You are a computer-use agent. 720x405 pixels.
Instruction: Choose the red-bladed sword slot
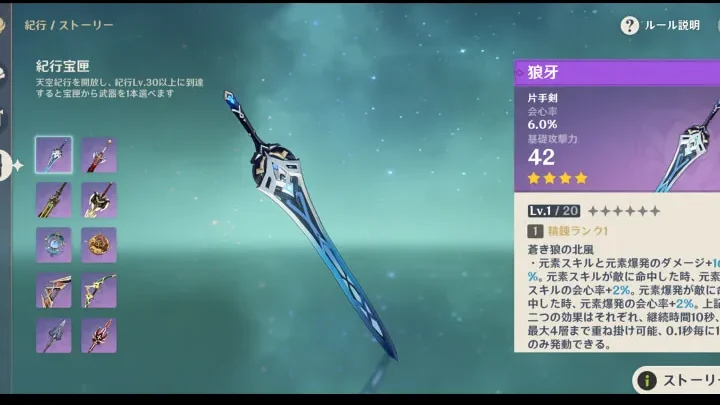tap(99, 155)
